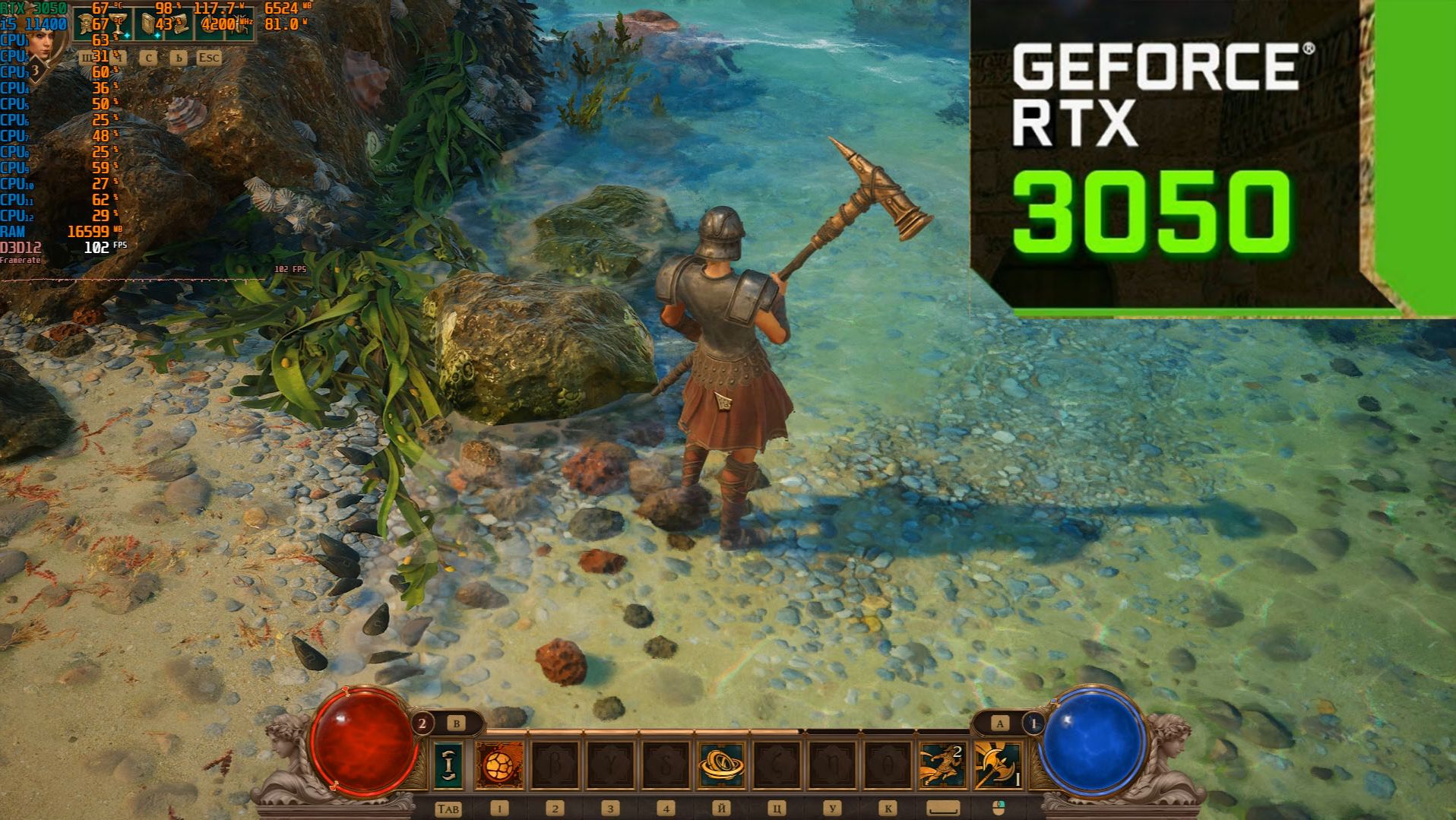Click the A badge next to the mana orb
The width and height of the screenshot is (1456, 820).
coord(999,723)
